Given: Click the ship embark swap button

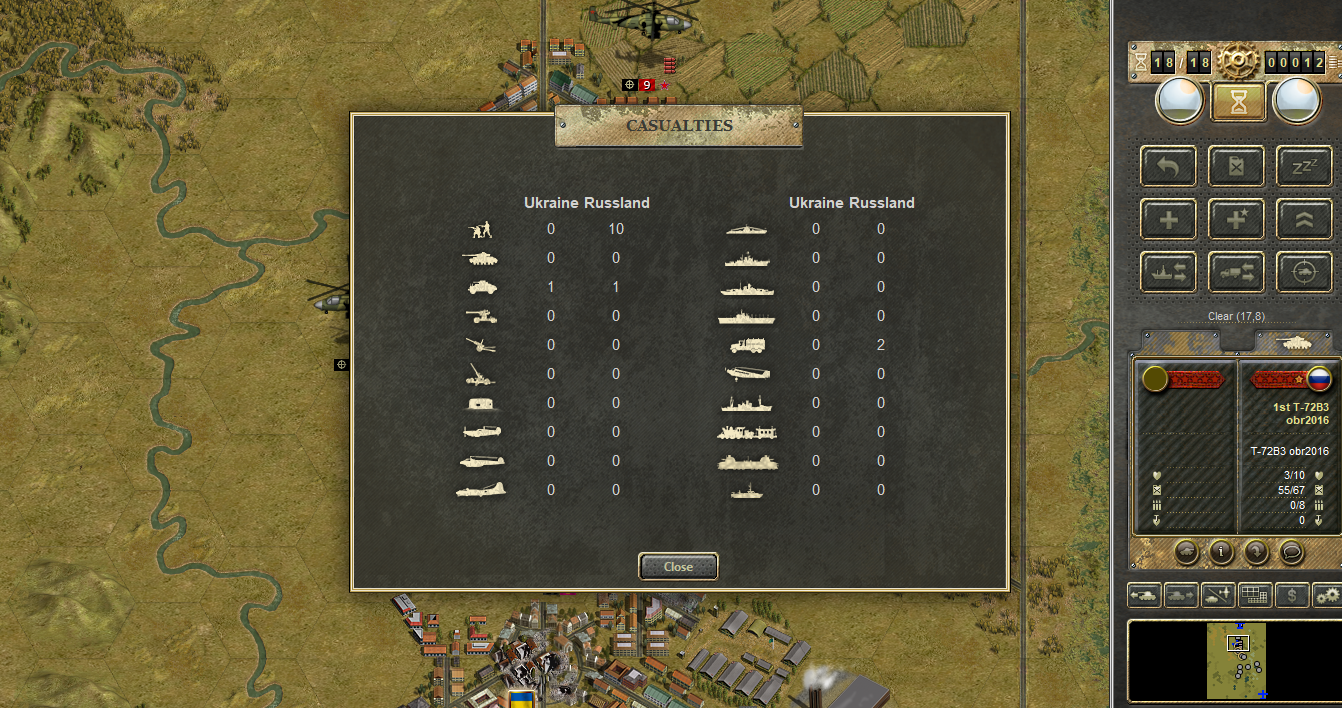Looking at the screenshot, I should 1169,273.
